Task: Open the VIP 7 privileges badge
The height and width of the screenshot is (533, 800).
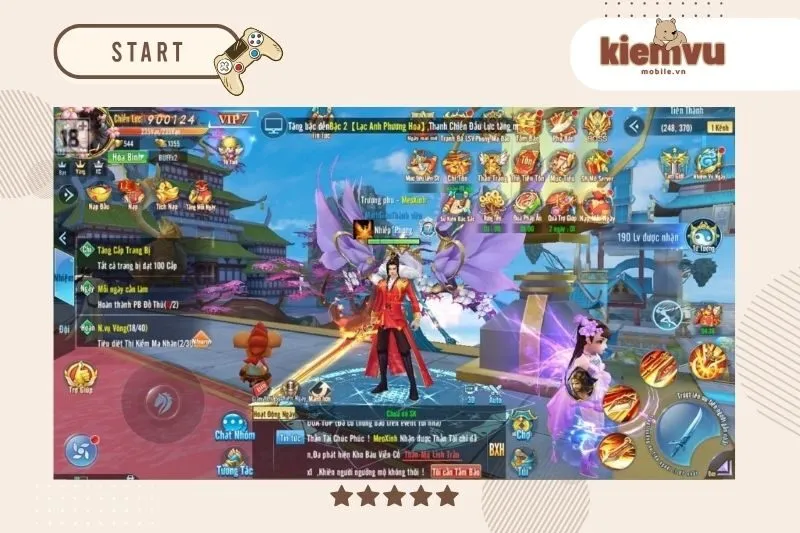Action: pos(233,119)
